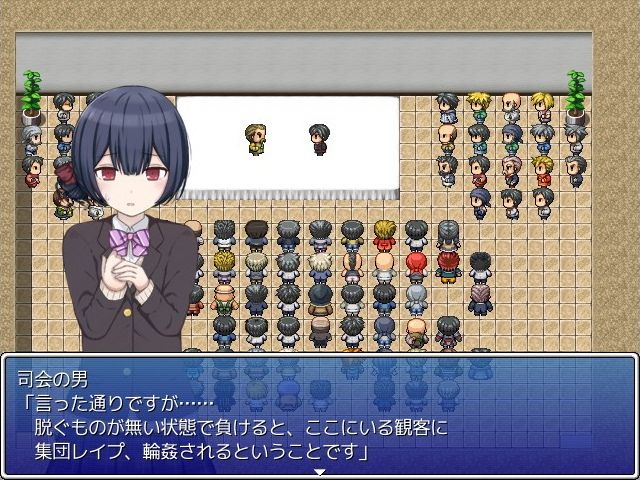Click the dialogue box's continue arrow
This screenshot has width=640, height=480.
pos(320,471)
